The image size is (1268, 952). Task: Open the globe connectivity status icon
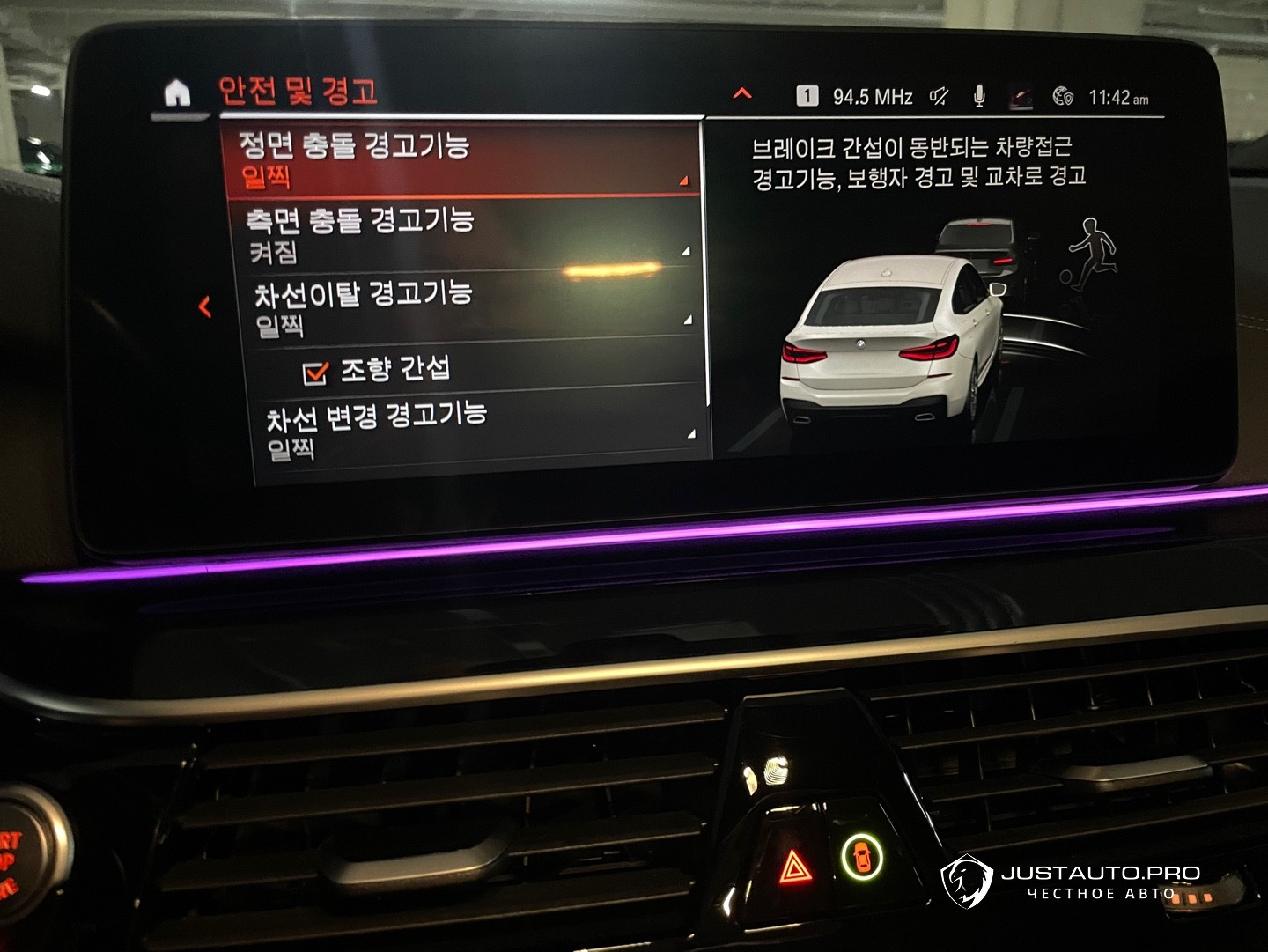click(x=1063, y=96)
